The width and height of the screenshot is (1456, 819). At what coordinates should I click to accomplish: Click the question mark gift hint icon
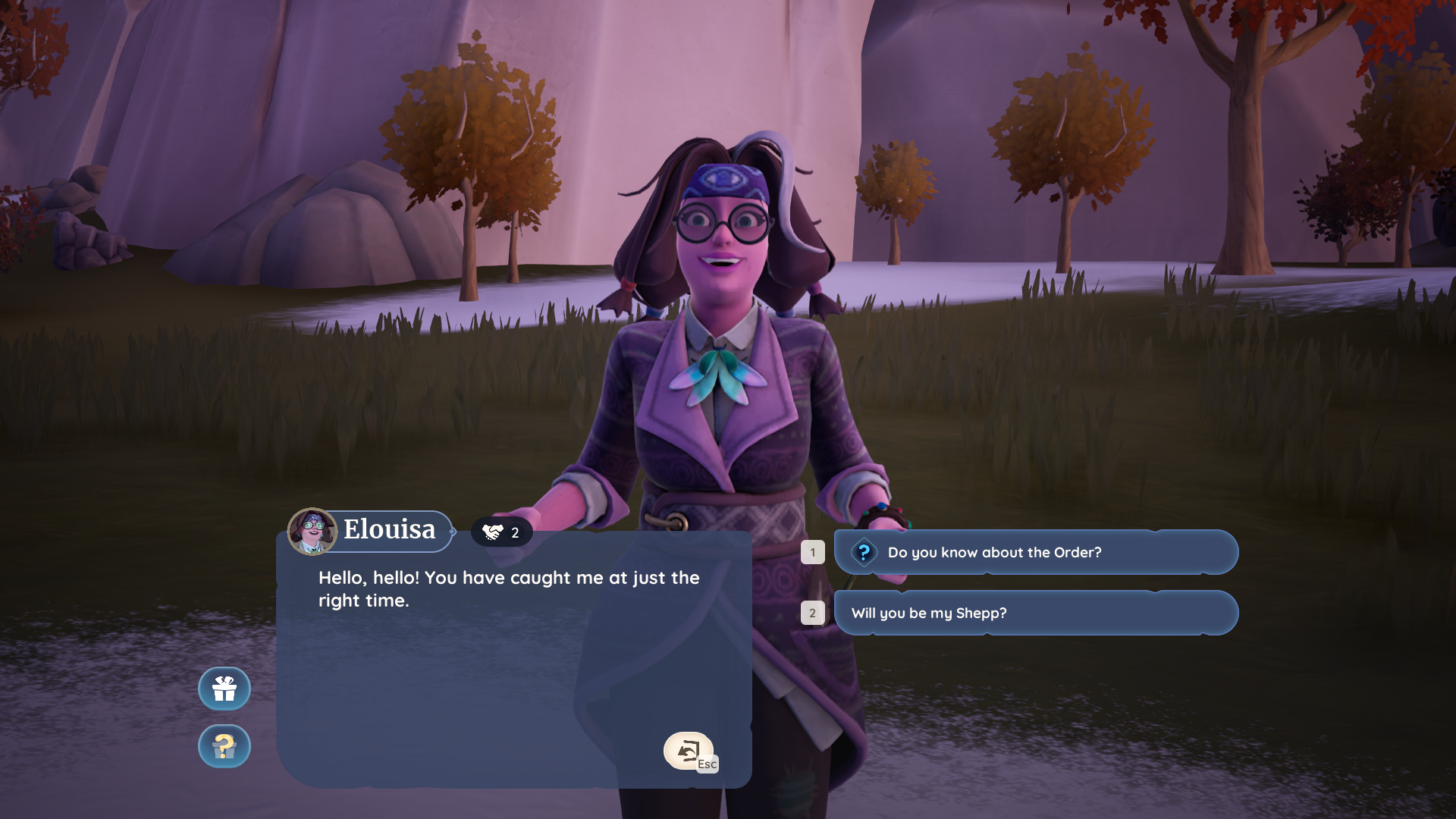[224, 746]
